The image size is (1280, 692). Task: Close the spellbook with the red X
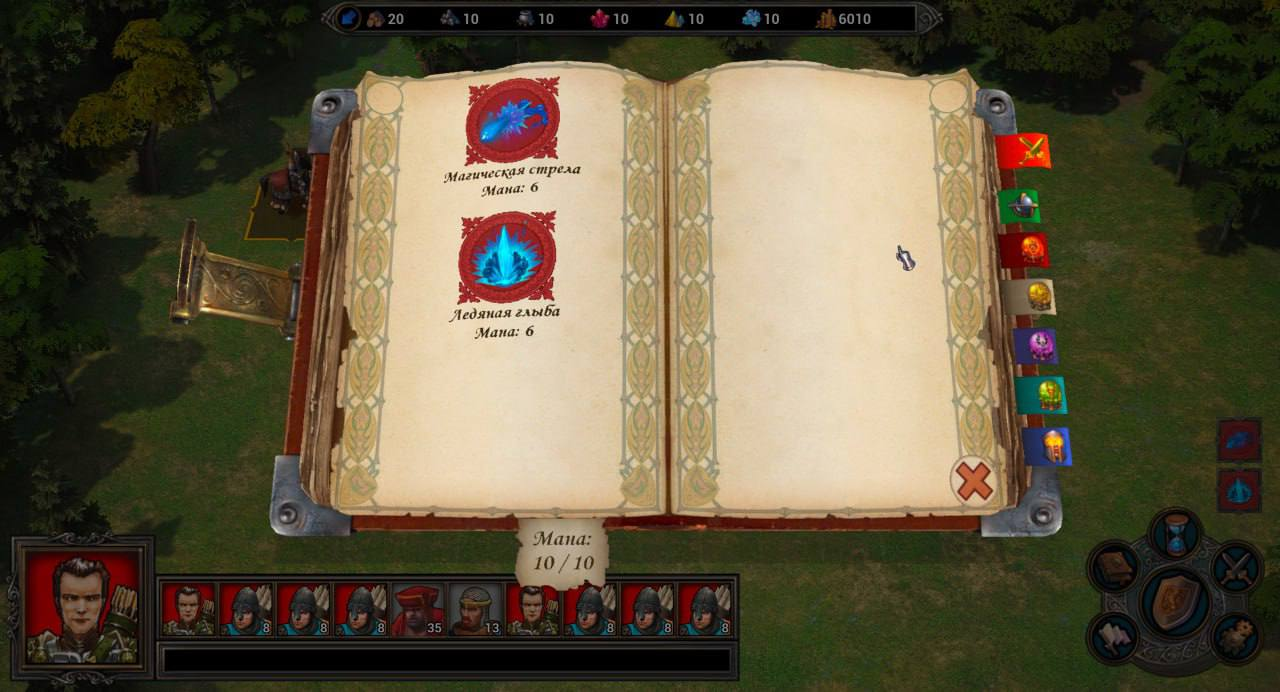(x=973, y=481)
